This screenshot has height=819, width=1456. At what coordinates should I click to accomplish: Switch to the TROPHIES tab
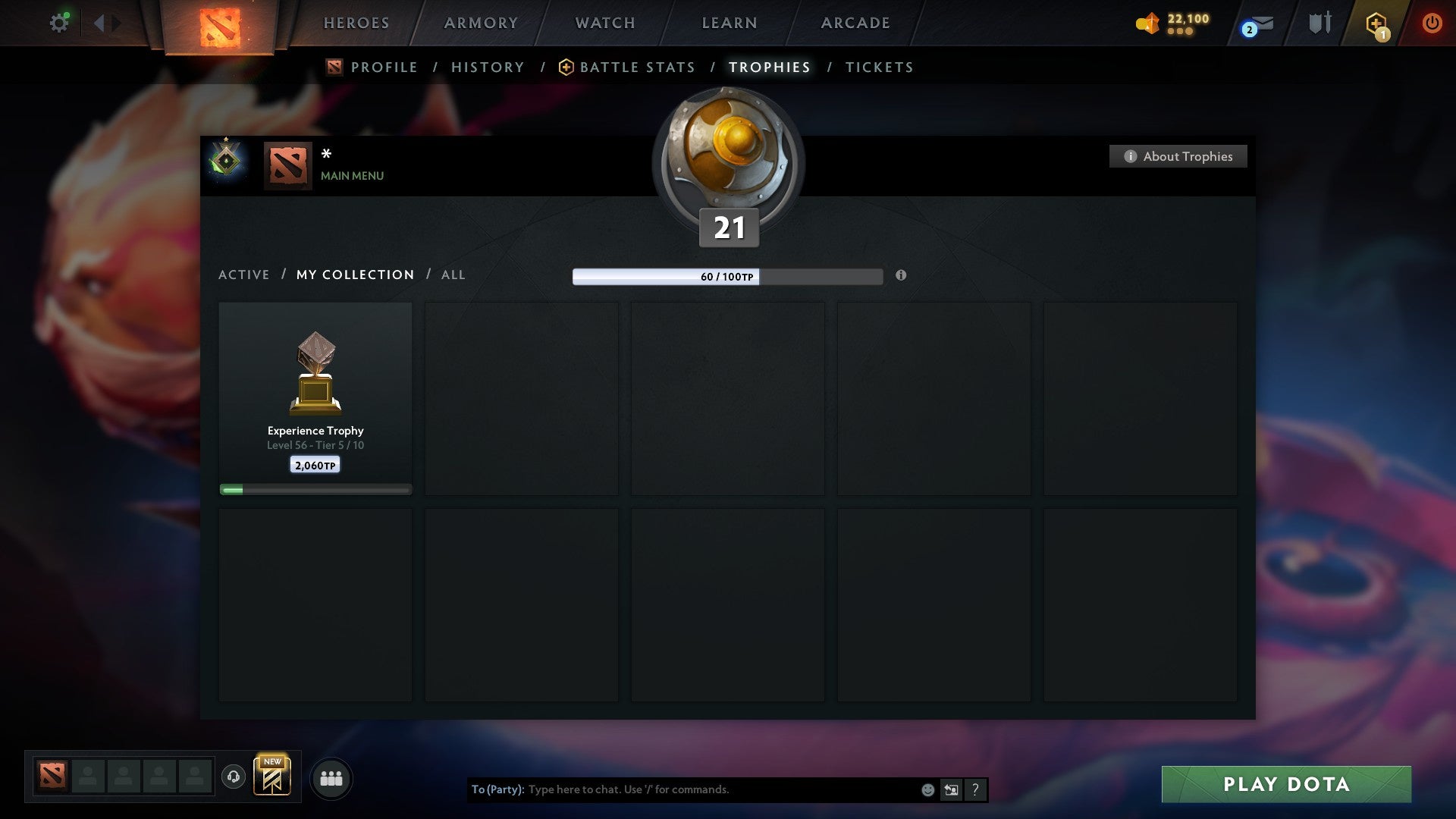769,67
